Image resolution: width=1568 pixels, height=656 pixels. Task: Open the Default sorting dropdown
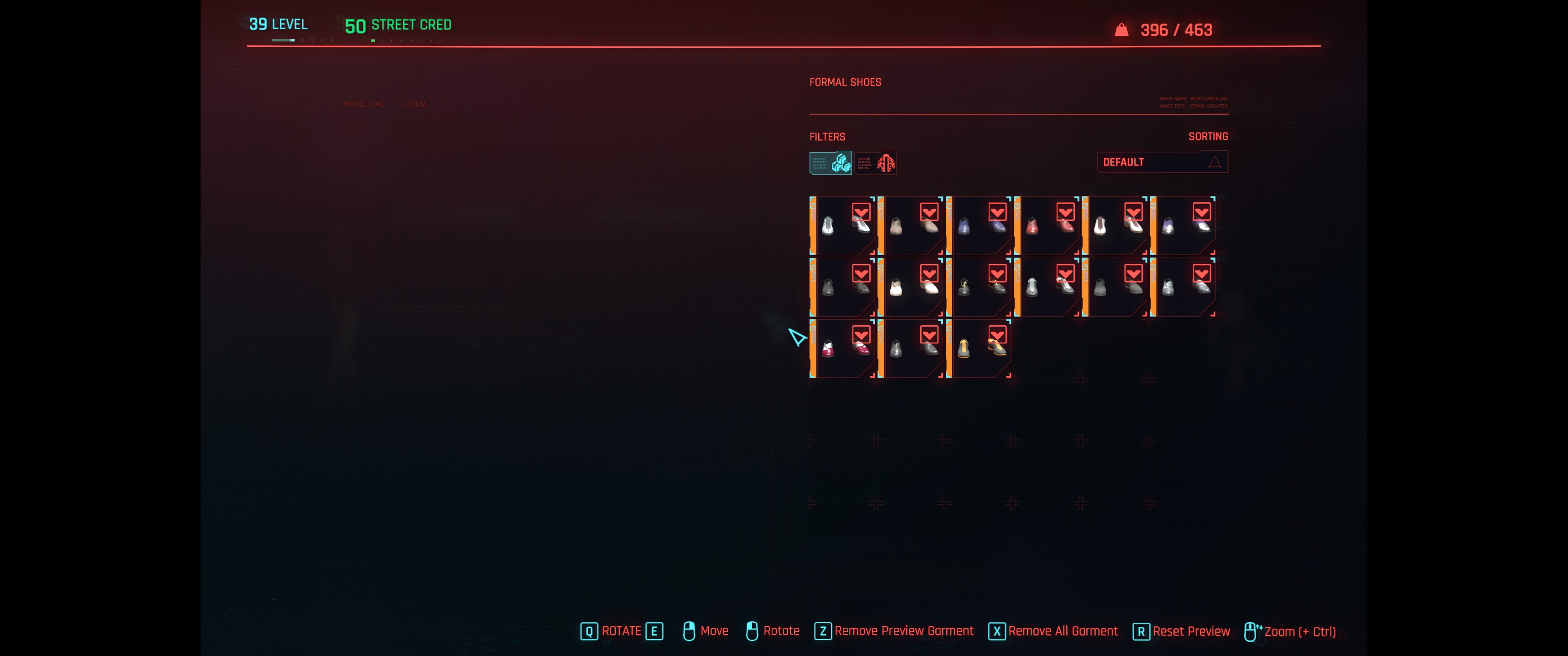(1161, 162)
